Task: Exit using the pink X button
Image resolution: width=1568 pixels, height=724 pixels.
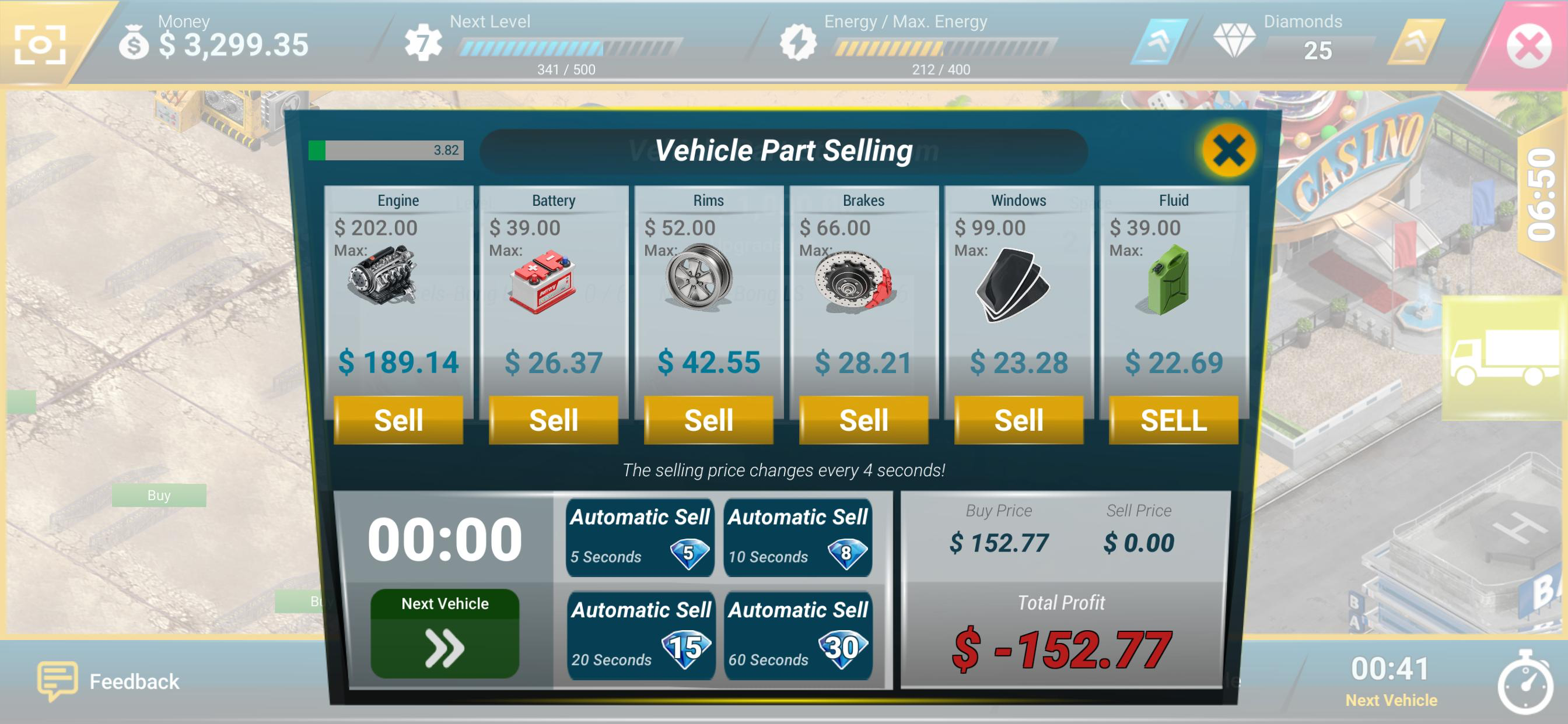Action: [1528, 45]
